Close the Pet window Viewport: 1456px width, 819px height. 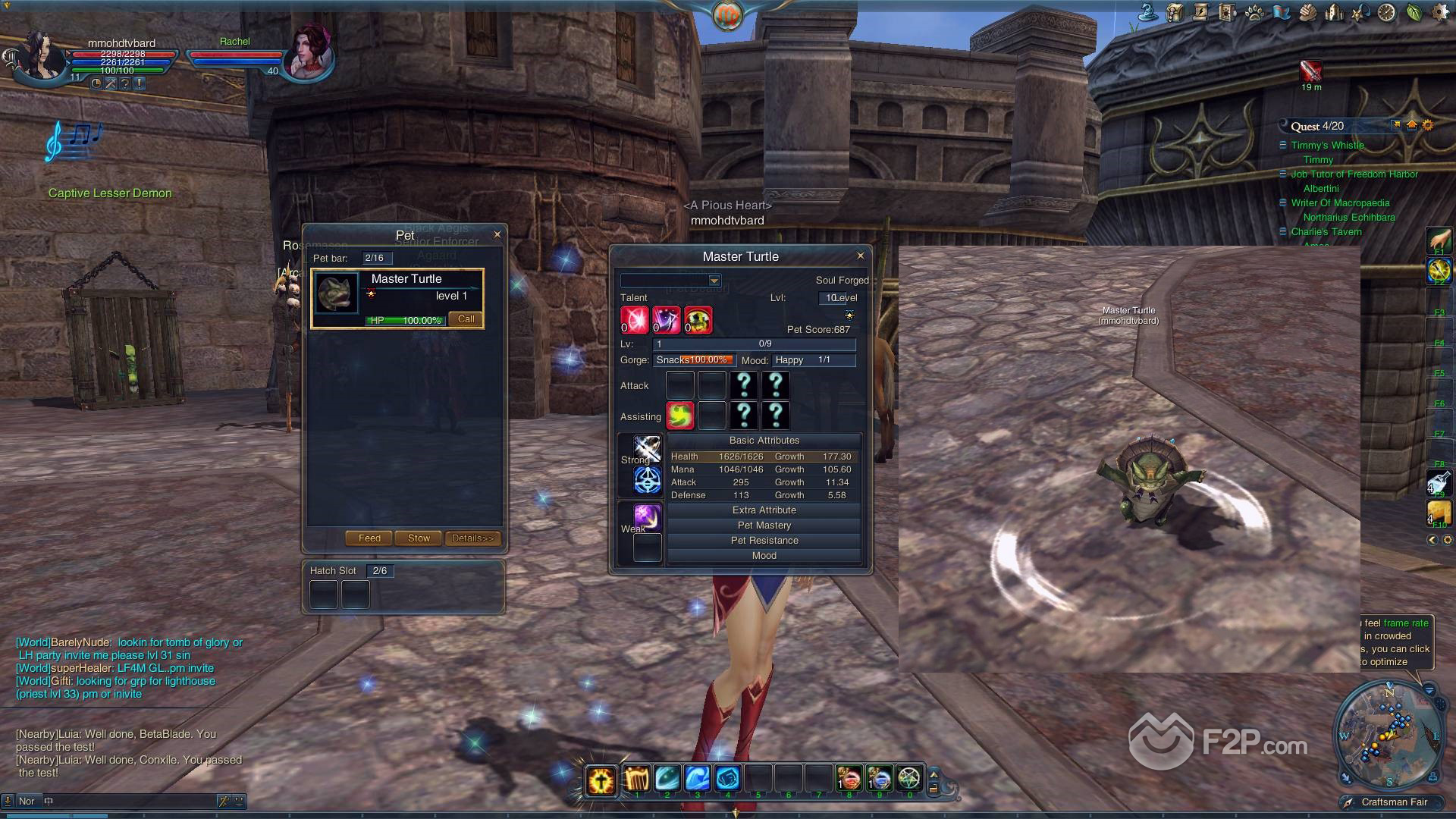497,234
